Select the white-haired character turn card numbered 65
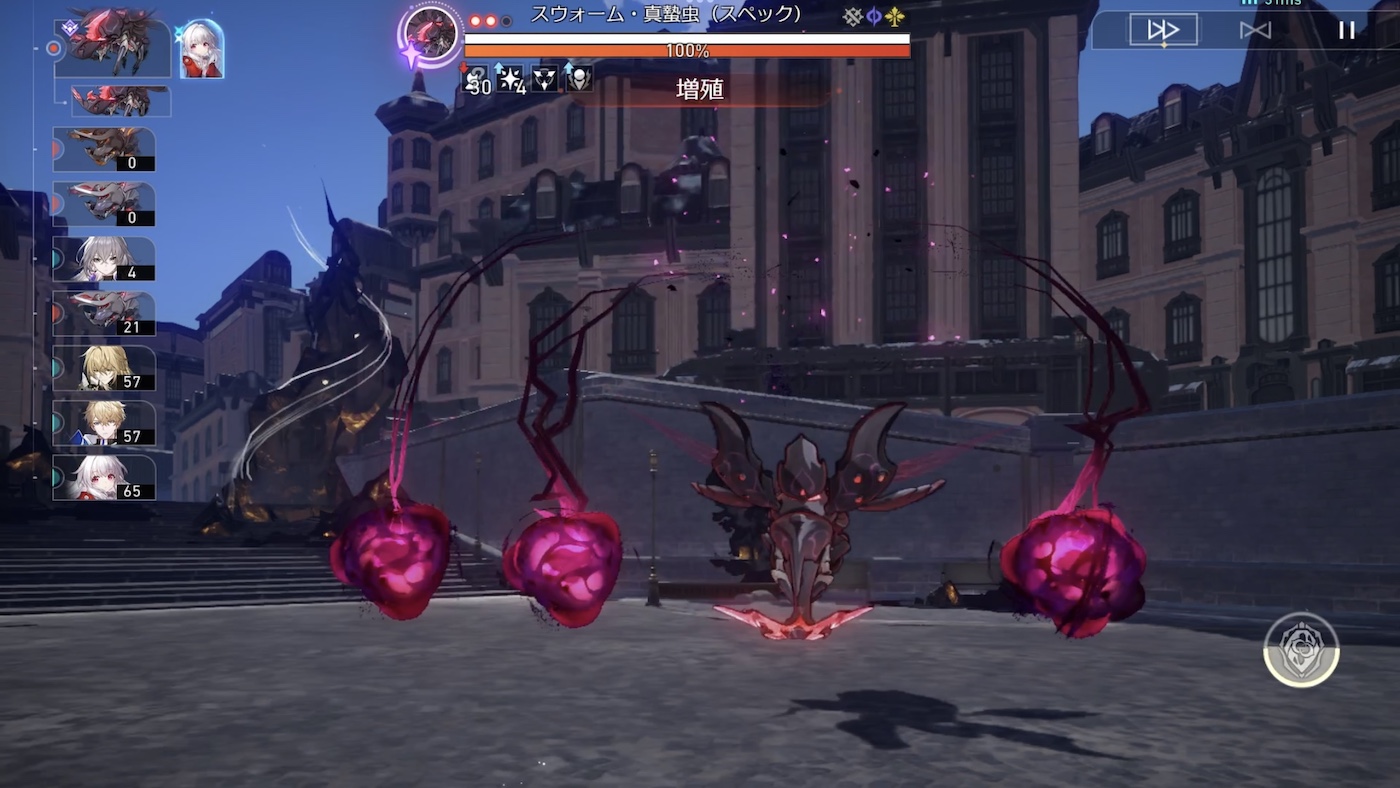Viewport: 1400px width, 788px height. tap(104, 478)
